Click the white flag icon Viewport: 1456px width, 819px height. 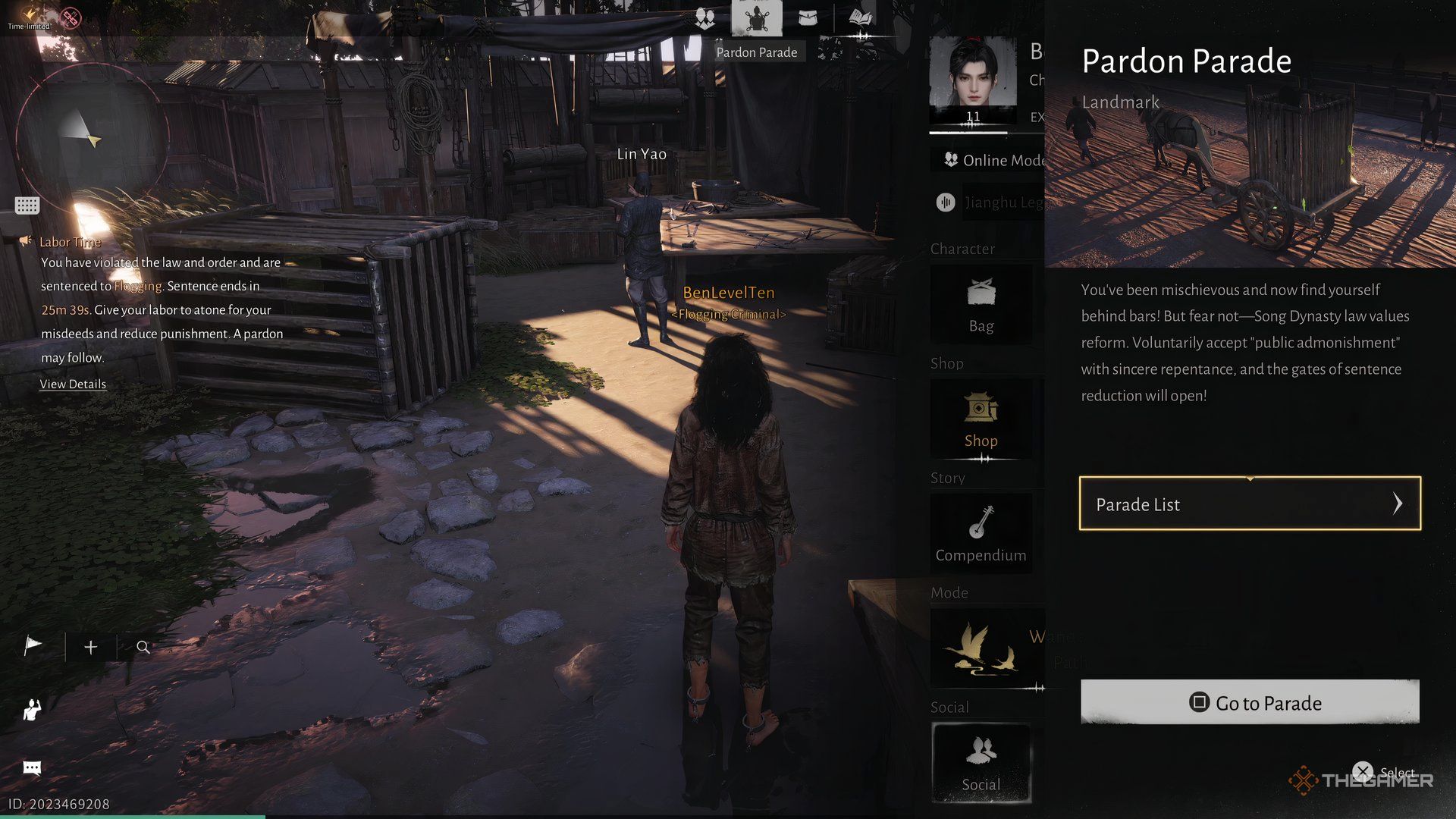[x=33, y=646]
